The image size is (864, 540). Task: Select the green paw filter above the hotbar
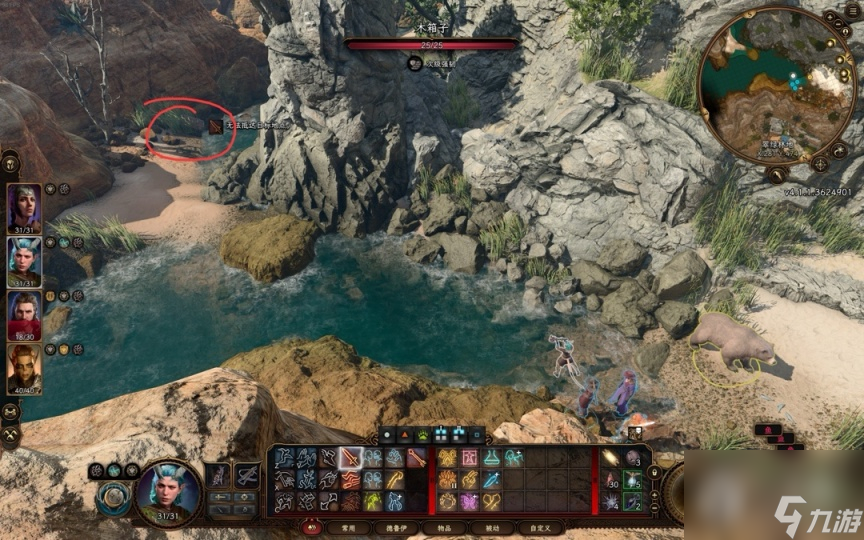(423, 435)
